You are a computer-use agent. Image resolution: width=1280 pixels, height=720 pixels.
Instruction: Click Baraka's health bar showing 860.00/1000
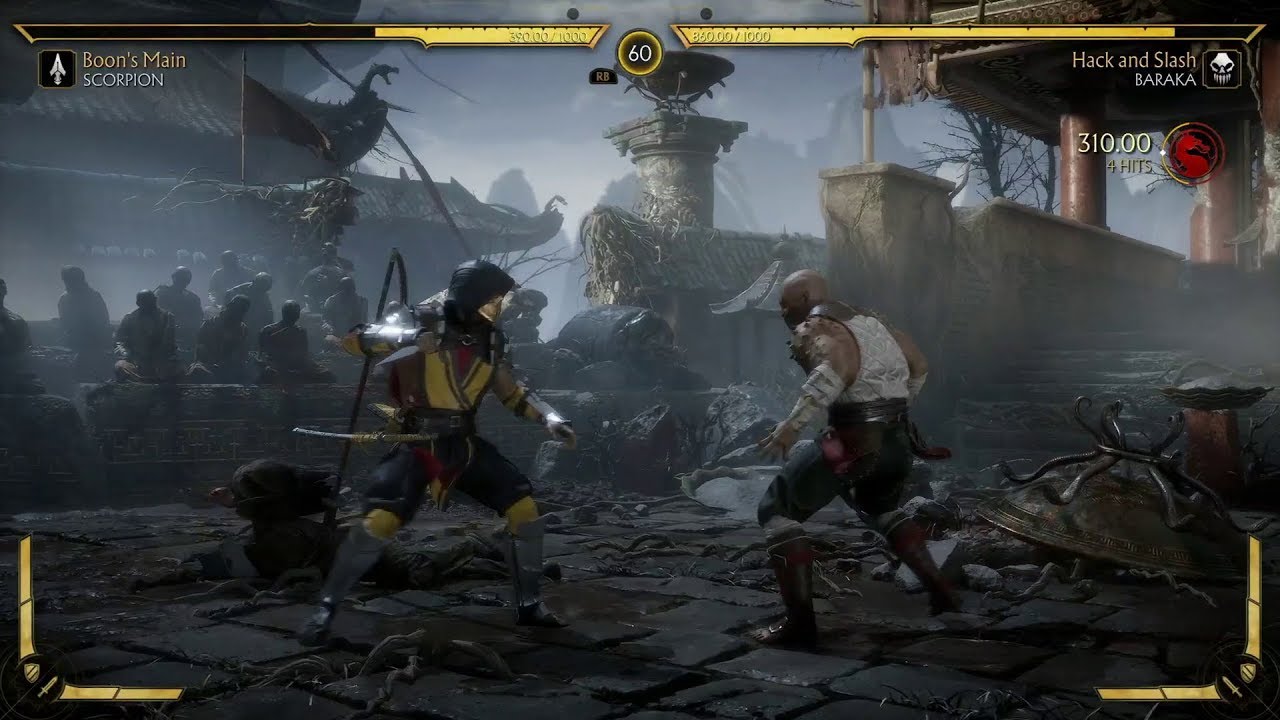[x=900, y=33]
